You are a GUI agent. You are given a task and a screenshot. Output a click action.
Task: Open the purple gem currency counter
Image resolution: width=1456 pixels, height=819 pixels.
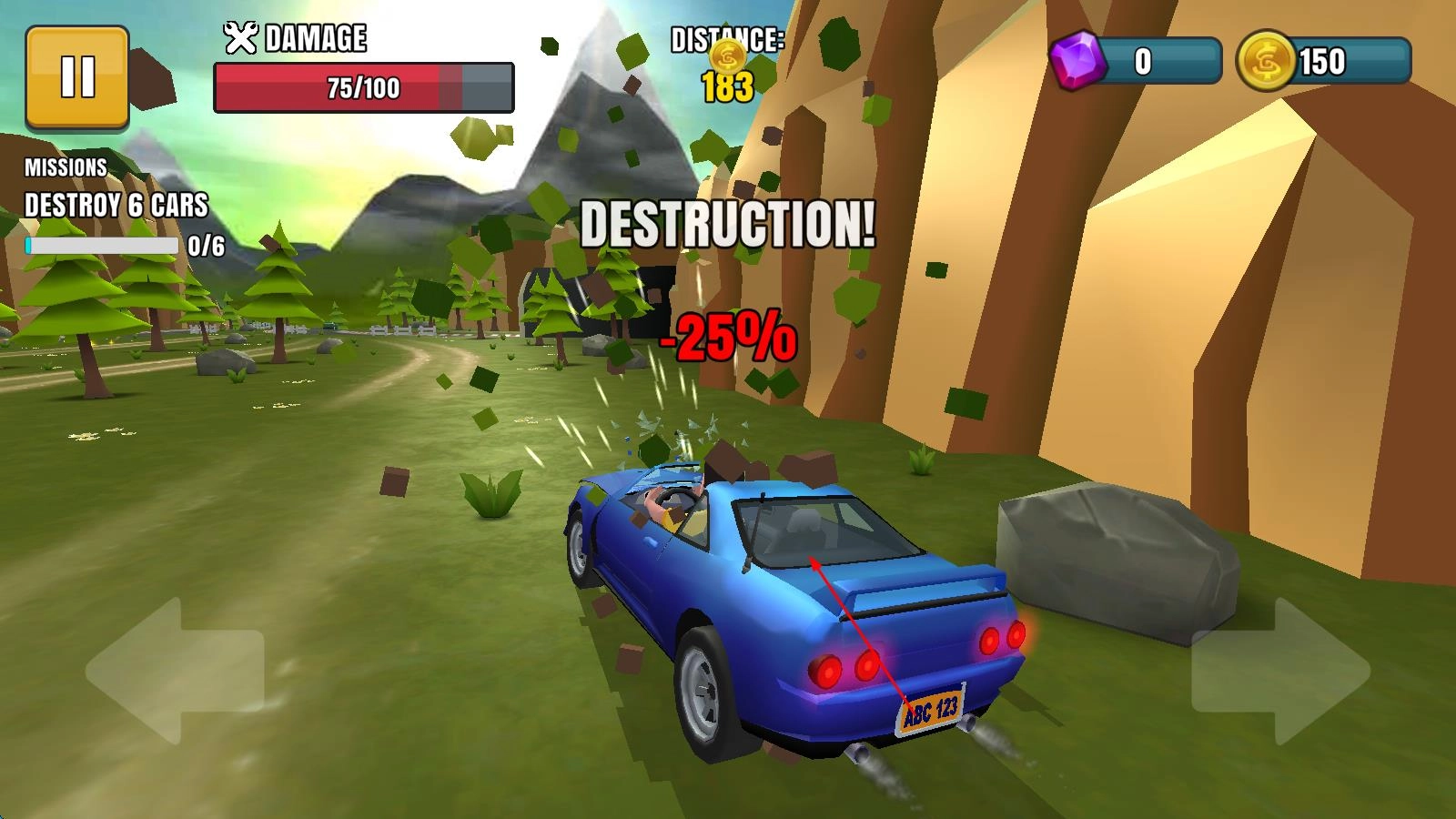pos(1136,62)
